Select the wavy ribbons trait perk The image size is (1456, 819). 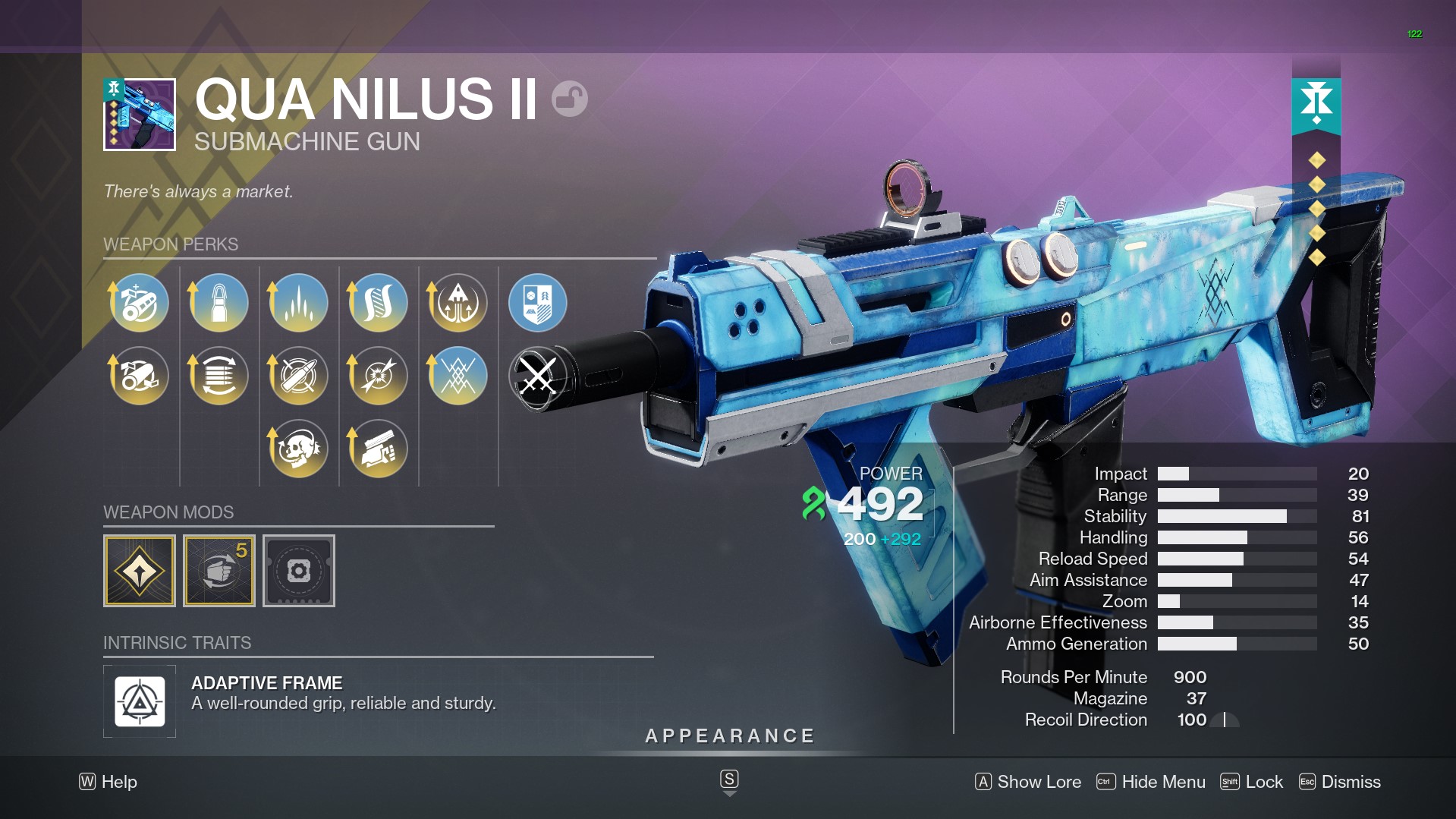click(379, 303)
